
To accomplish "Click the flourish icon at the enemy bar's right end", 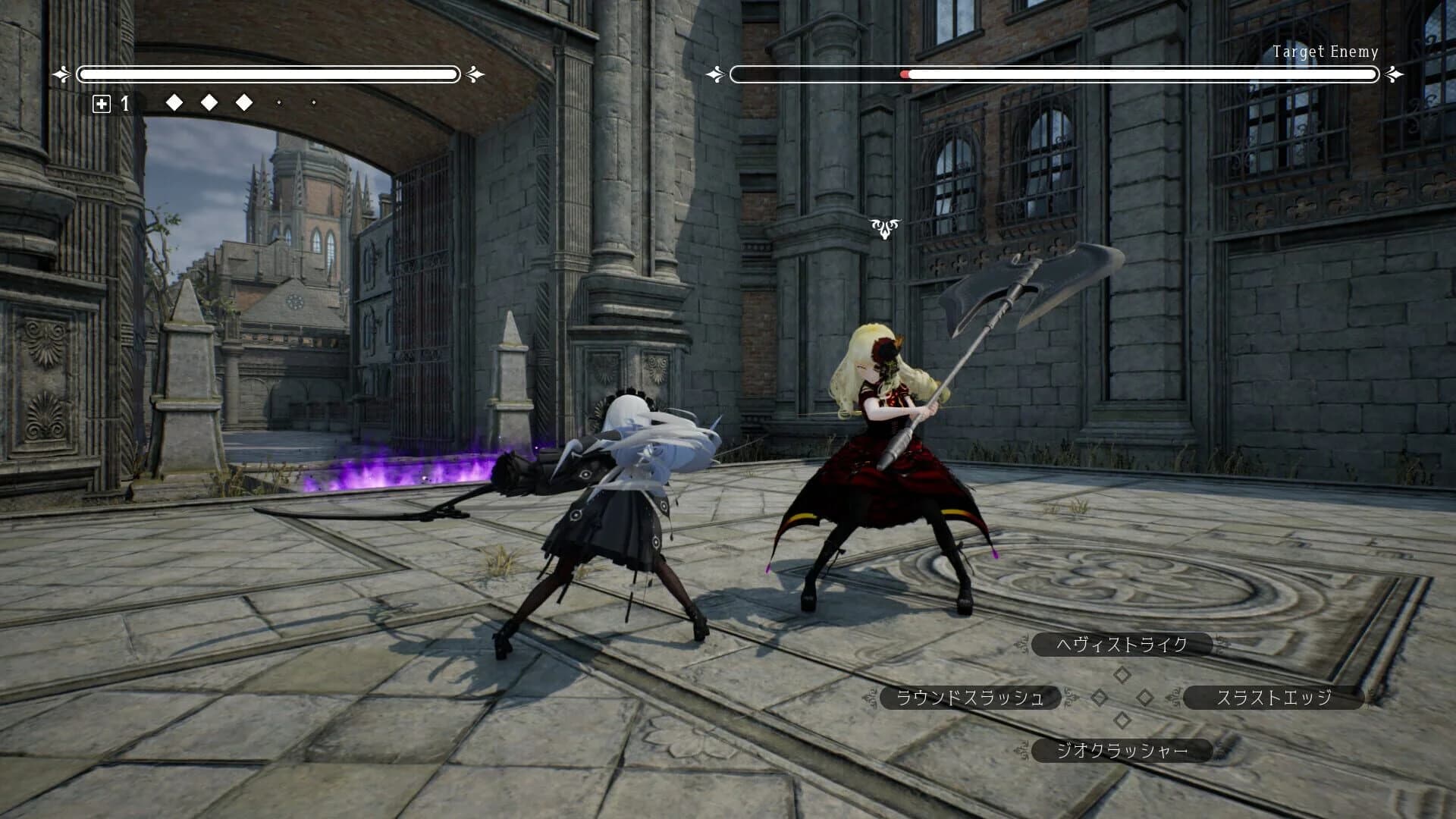I will coord(1392,74).
